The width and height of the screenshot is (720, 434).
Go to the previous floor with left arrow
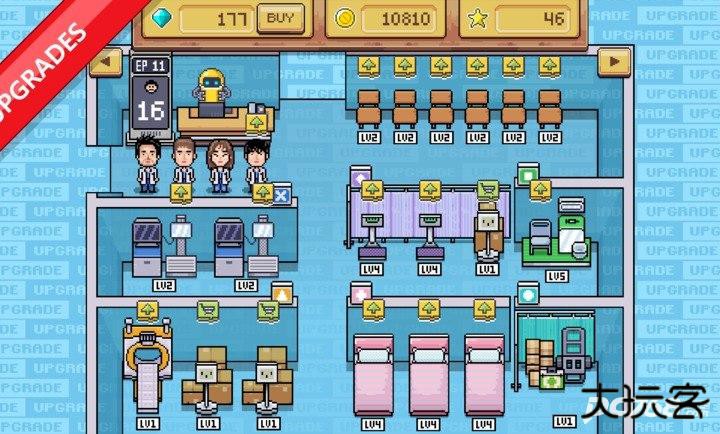(x=105, y=62)
